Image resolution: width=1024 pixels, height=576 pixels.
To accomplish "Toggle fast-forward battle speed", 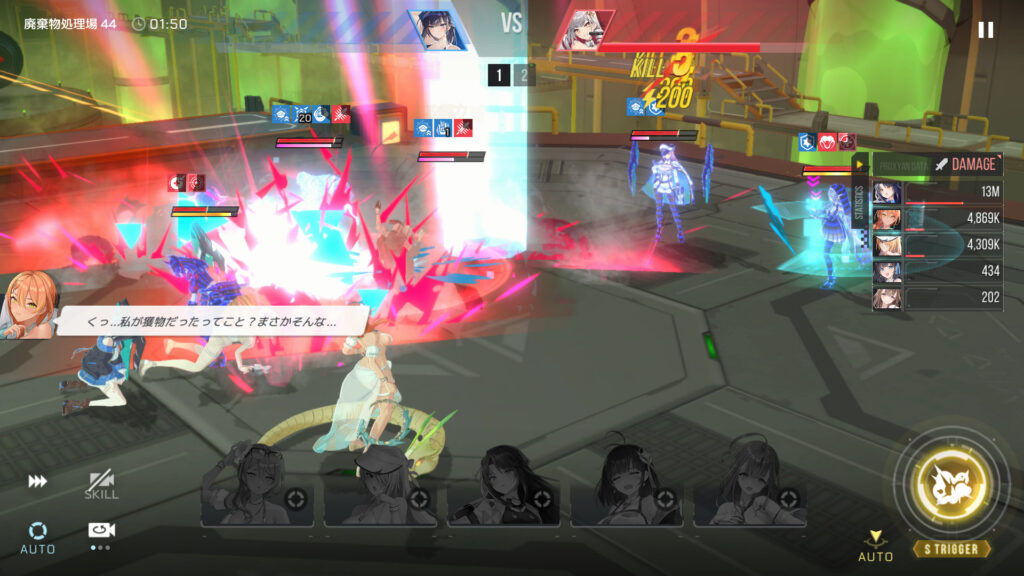I will tap(37, 481).
